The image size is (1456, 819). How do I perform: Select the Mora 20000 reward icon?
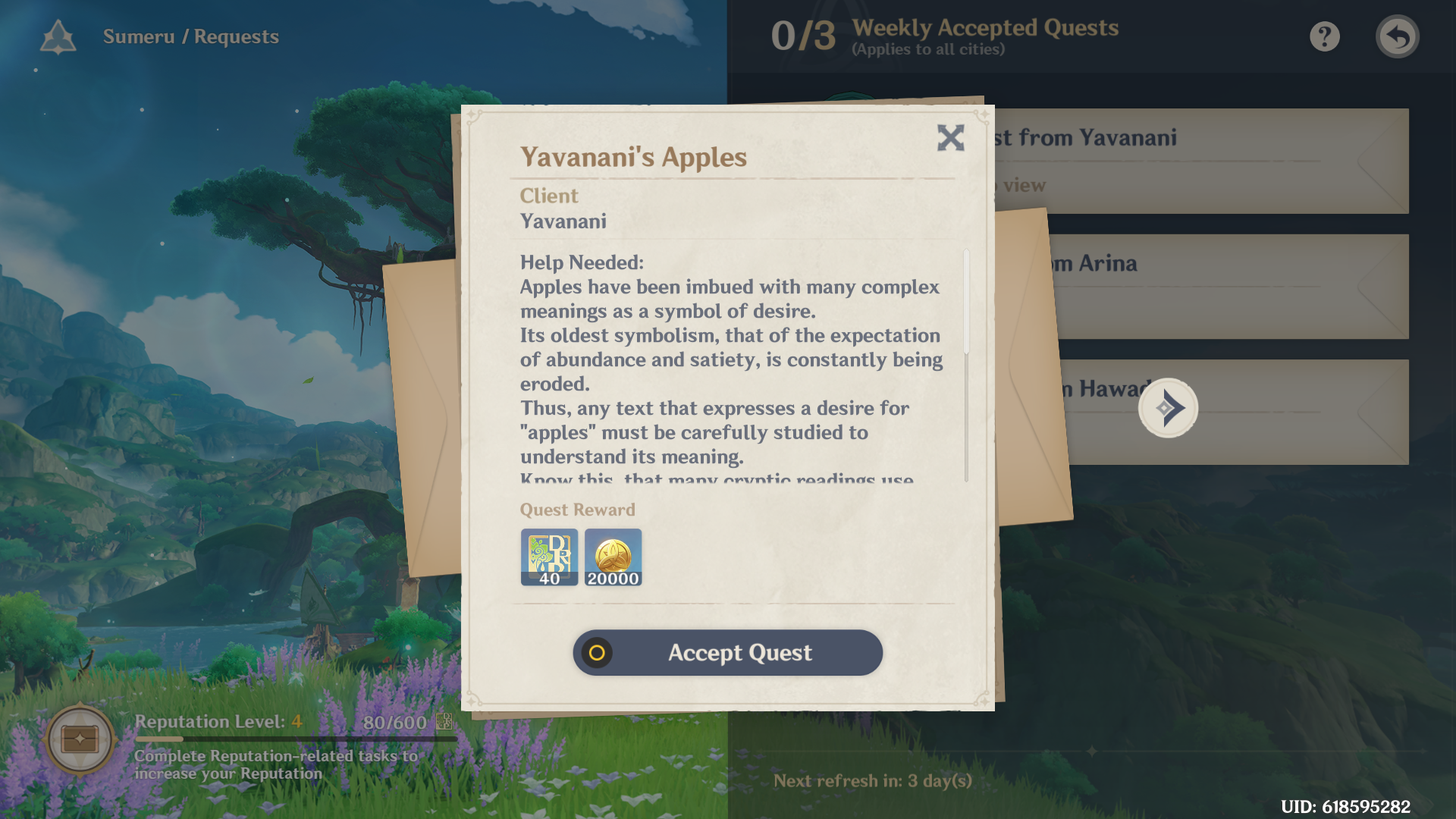[x=613, y=557]
